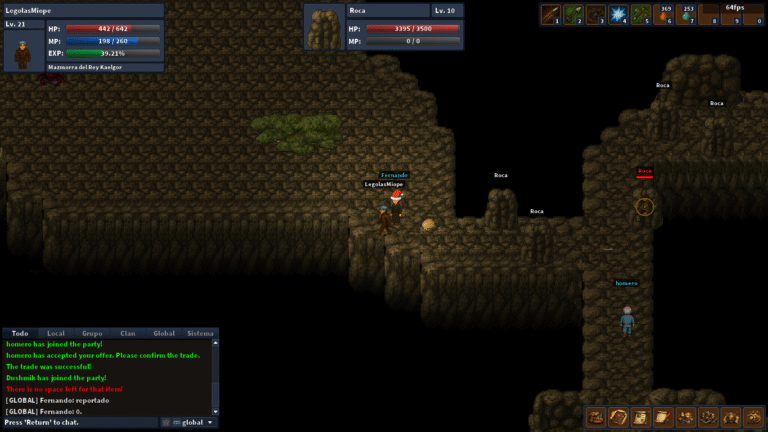
Task: Switch to the Sistema chat tab
Action: pos(200,333)
